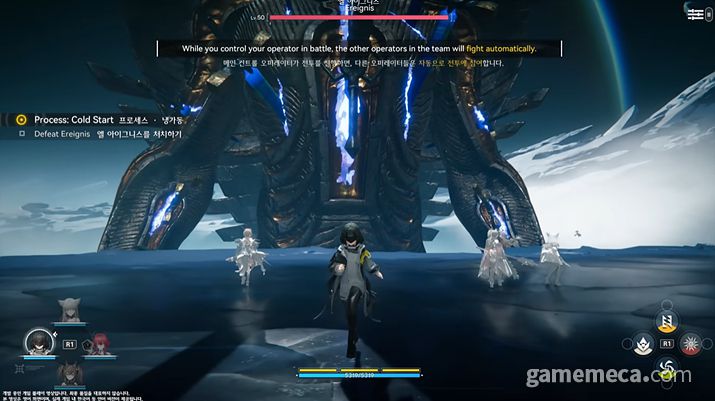Switch to the cat-eared operator portrait at bottom

pos(70,372)
